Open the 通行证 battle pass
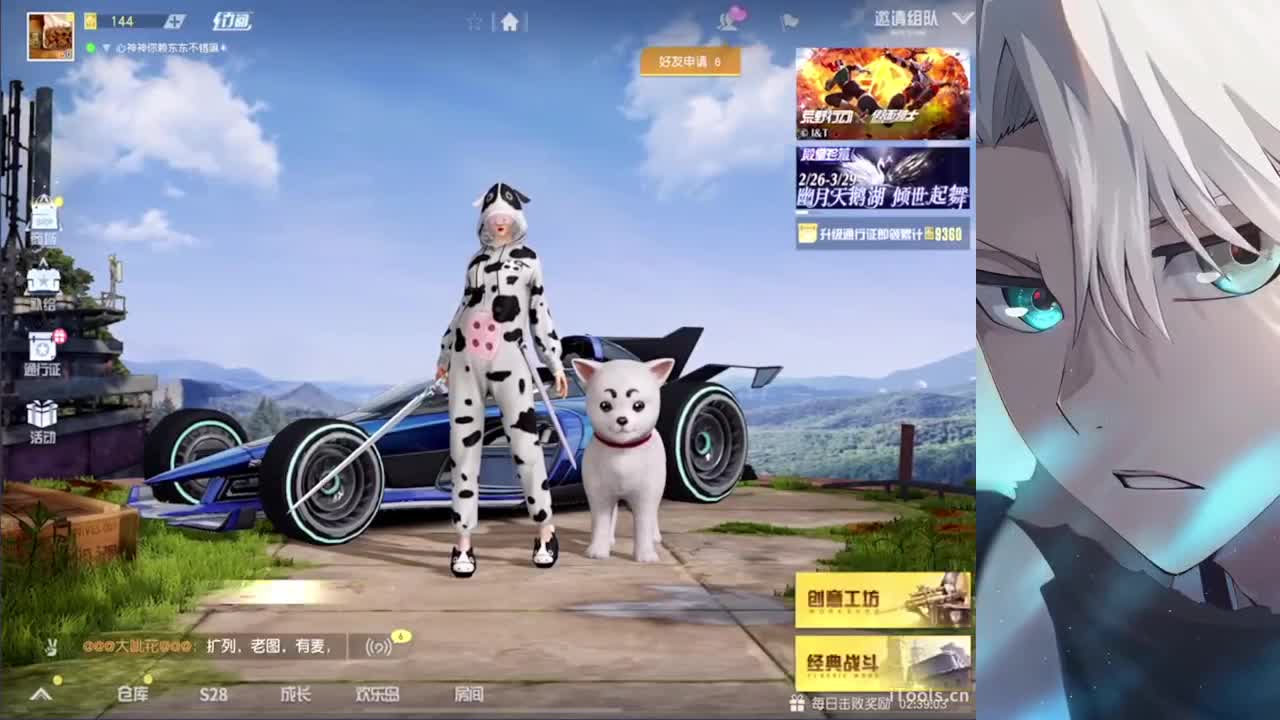Viewport: 1280px width, 720px height. coord(44,350)
